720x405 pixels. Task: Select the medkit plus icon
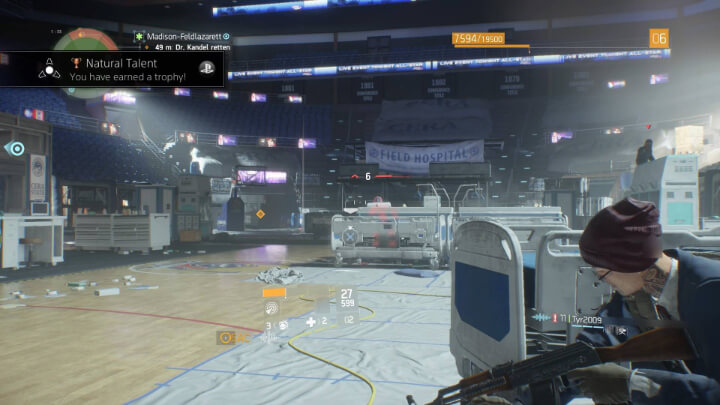311,321
